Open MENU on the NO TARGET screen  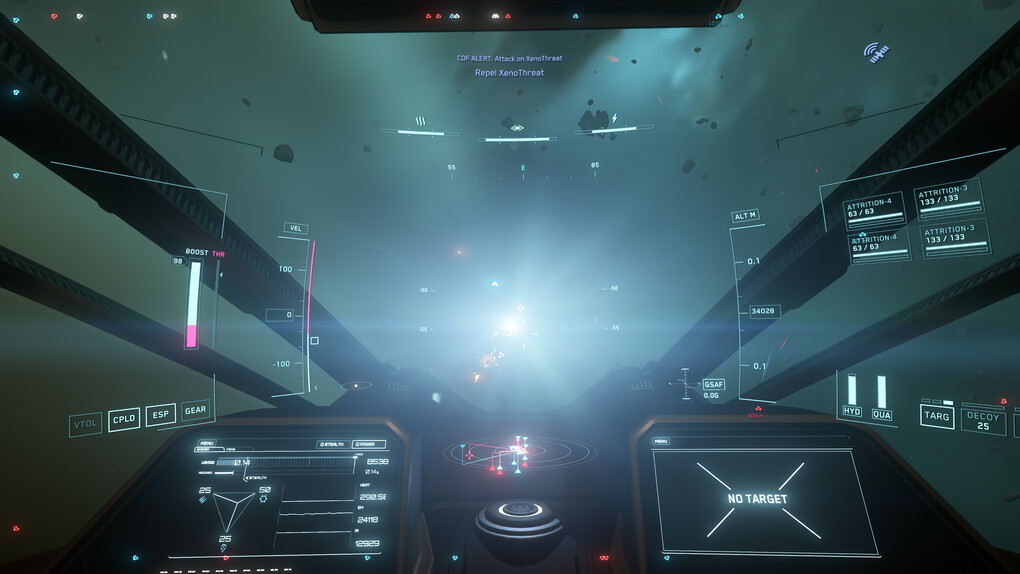pyautogui.click(x=662, y=441)
